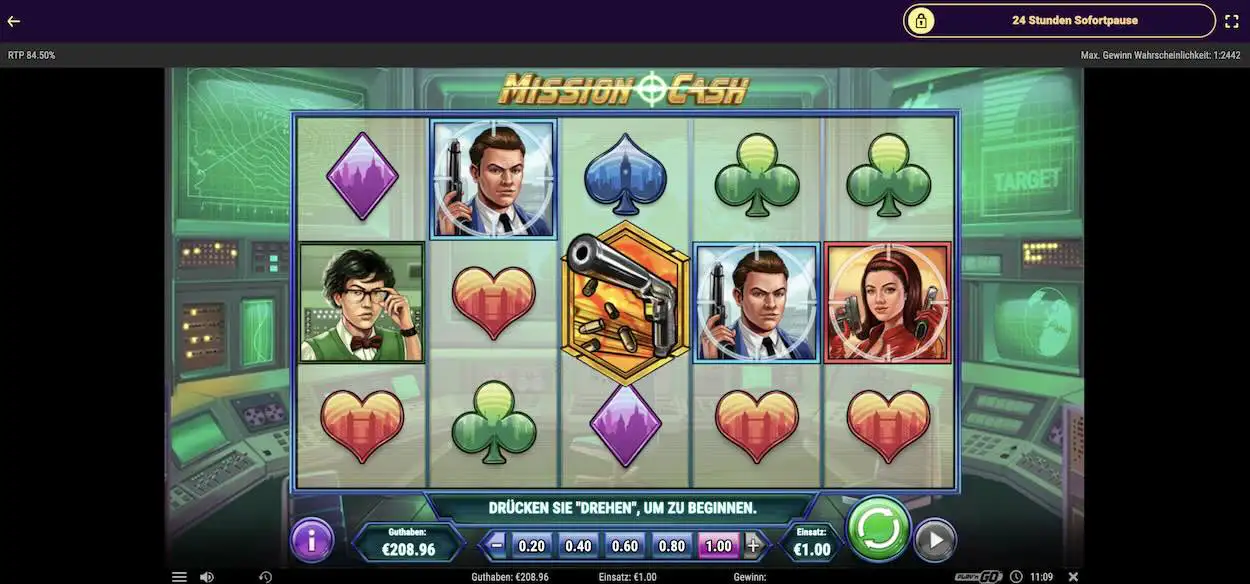Close the game with the X button
Image resolution: width=1250 pixels, height=584 pixels.
1073,577
